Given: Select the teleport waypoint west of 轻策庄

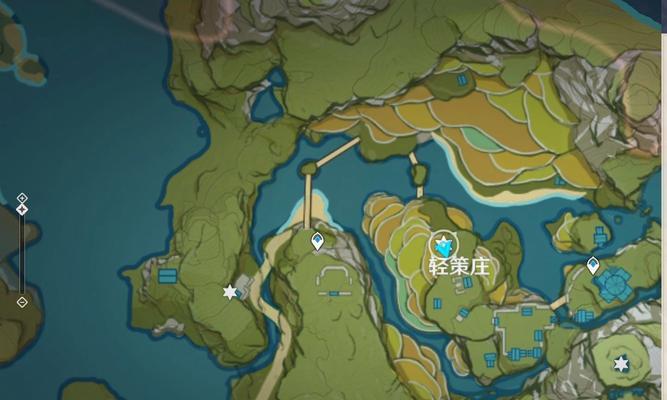Looking at the screenshot, I should tap(318, 241).
